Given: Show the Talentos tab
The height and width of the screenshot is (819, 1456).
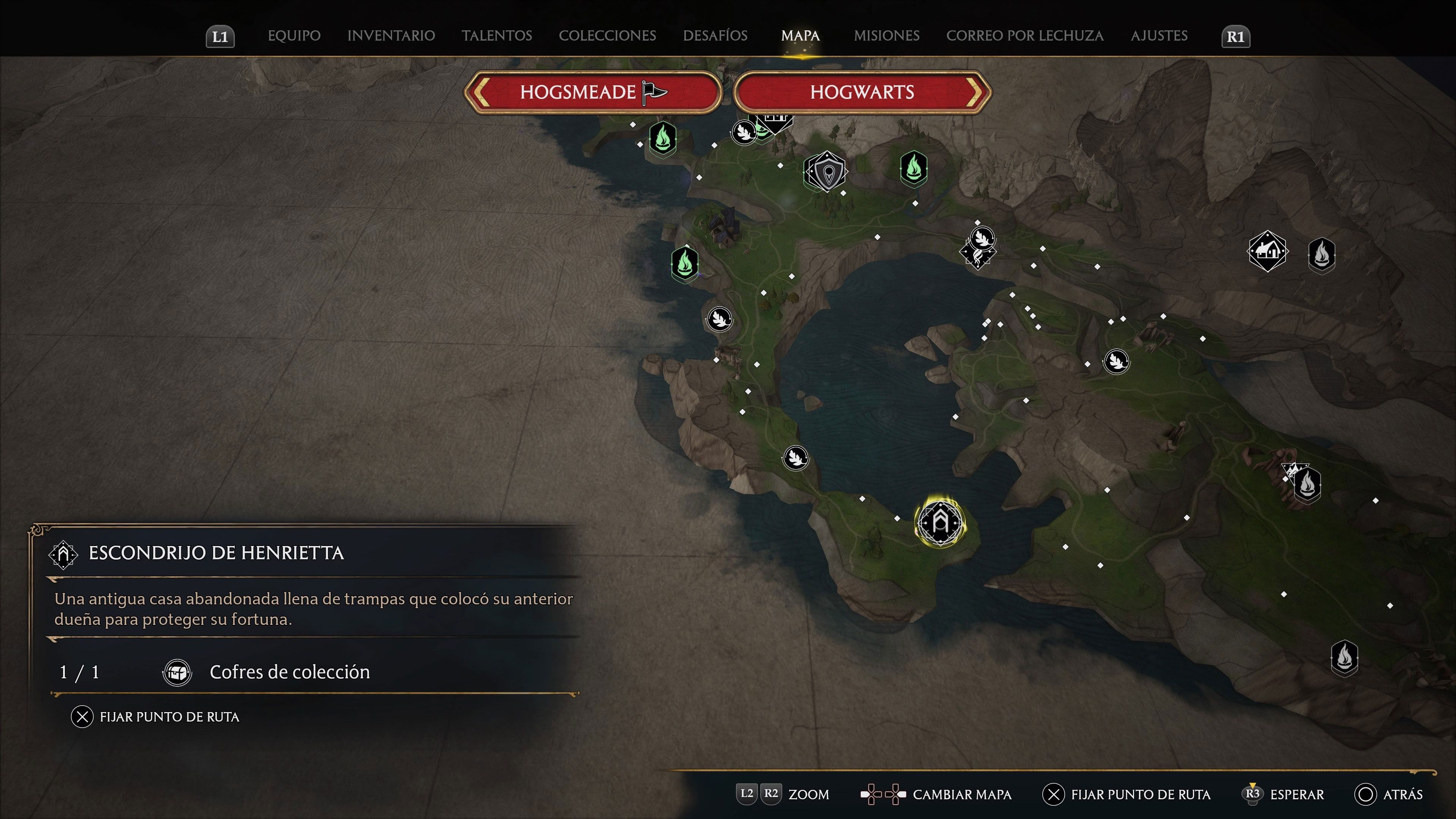Looking at the screenshot, I should (x=497, y=36).
